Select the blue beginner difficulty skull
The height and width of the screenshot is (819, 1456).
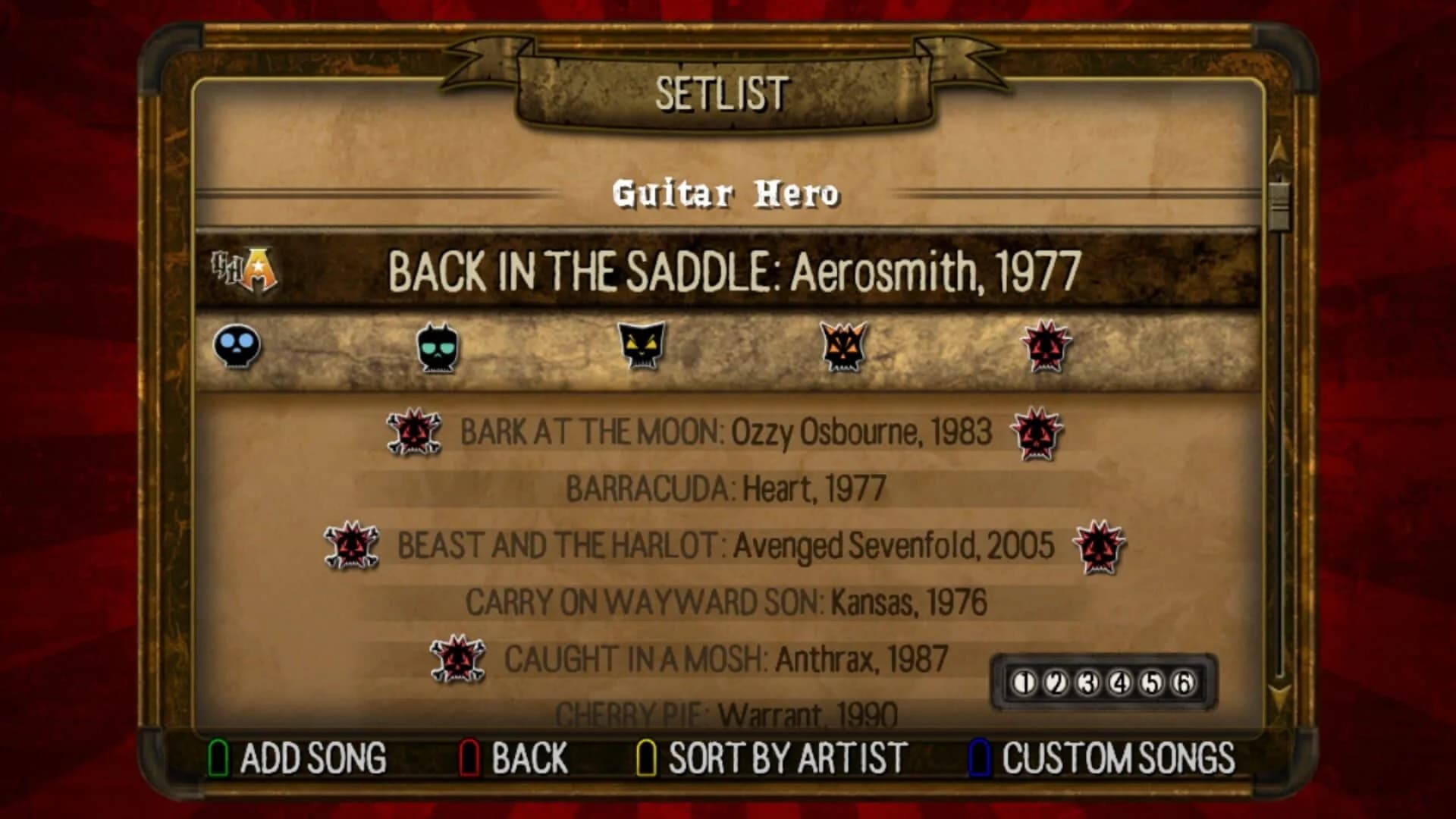[x=235, y=349]
